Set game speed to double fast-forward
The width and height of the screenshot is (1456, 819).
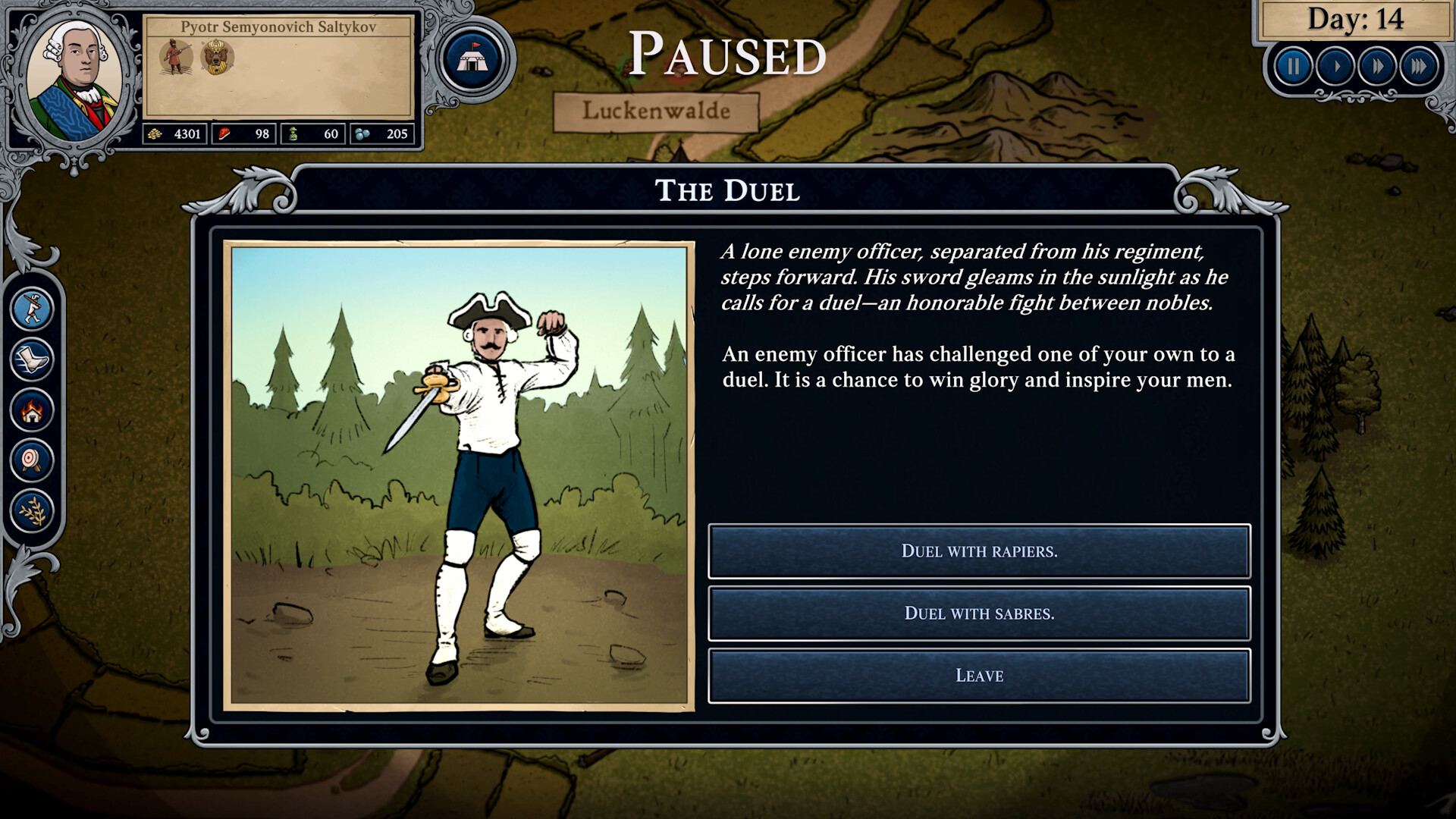point(1377,67)
